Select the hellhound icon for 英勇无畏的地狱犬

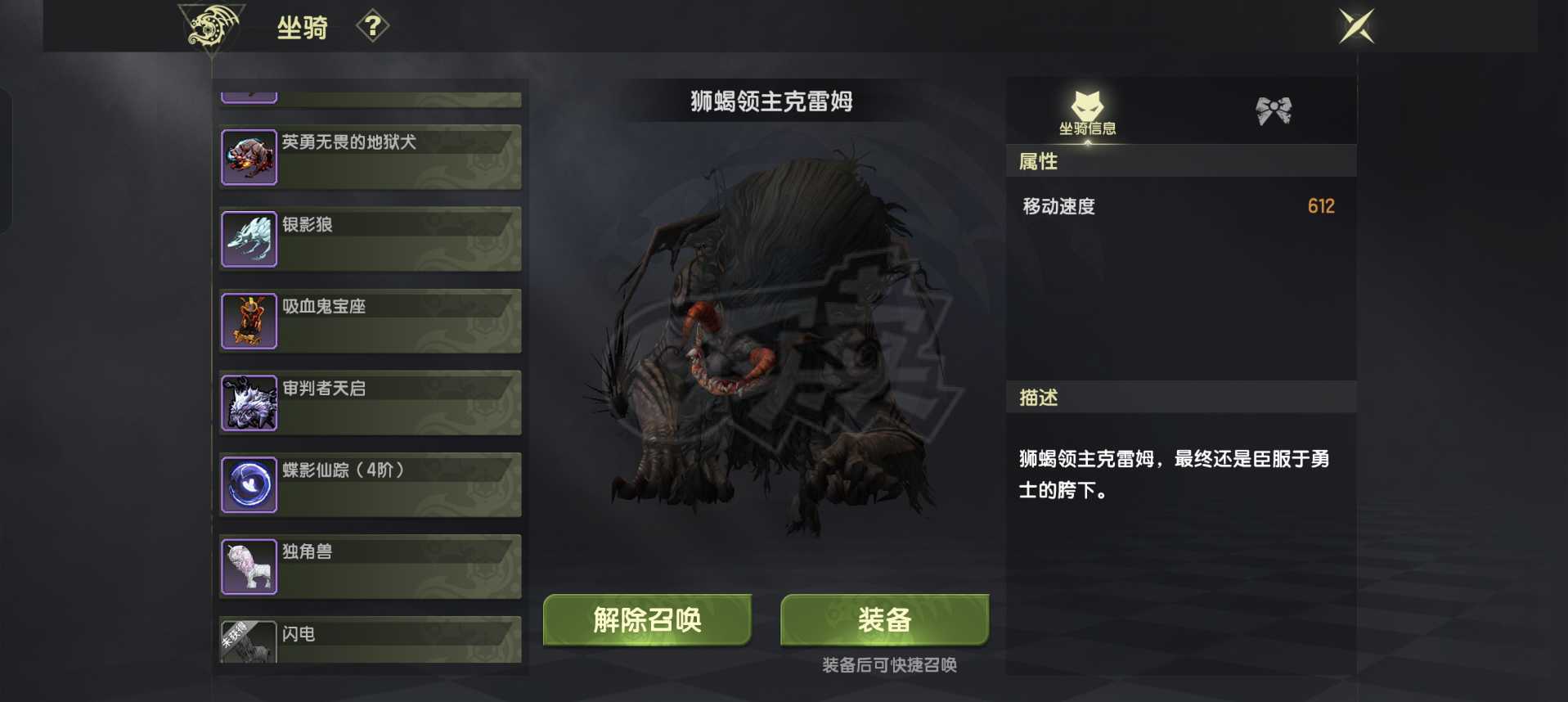tap(249, 156)
